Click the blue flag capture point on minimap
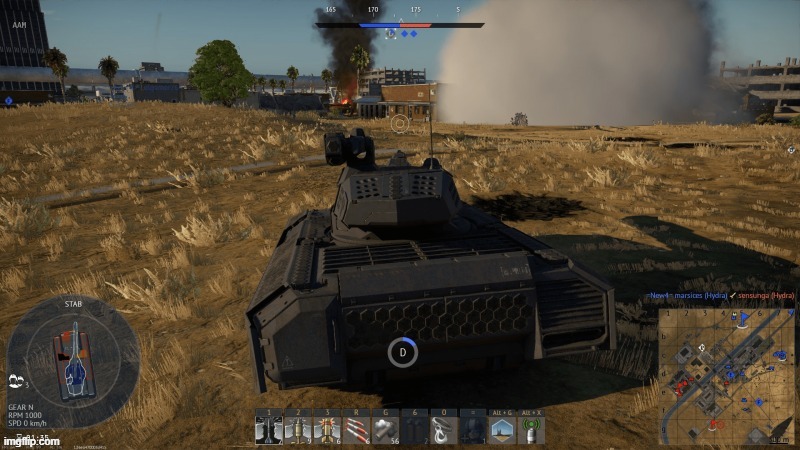Screen dimensions: 800x450 tap(742, 318)
